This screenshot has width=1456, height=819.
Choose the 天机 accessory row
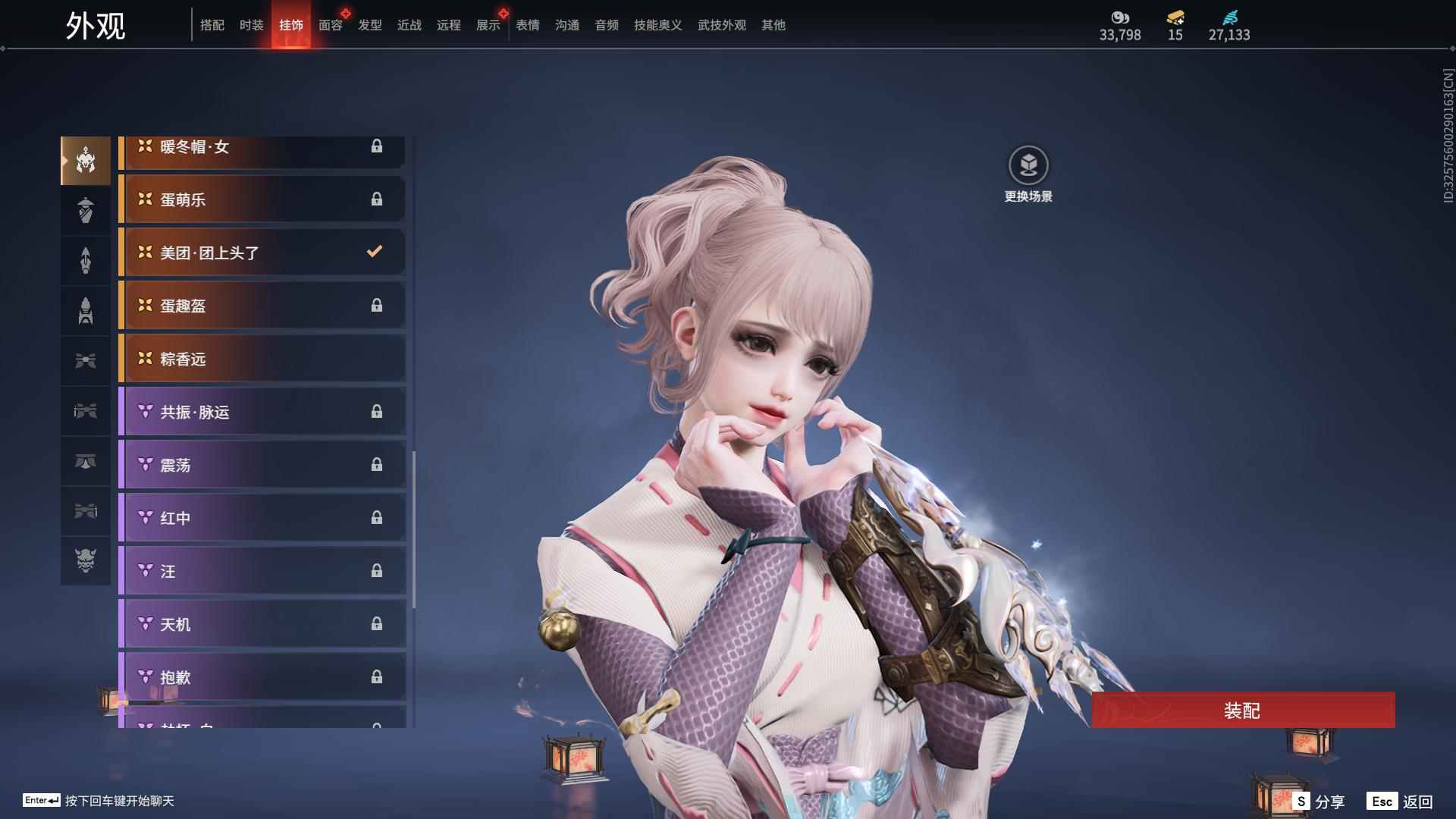click(262, 624)
